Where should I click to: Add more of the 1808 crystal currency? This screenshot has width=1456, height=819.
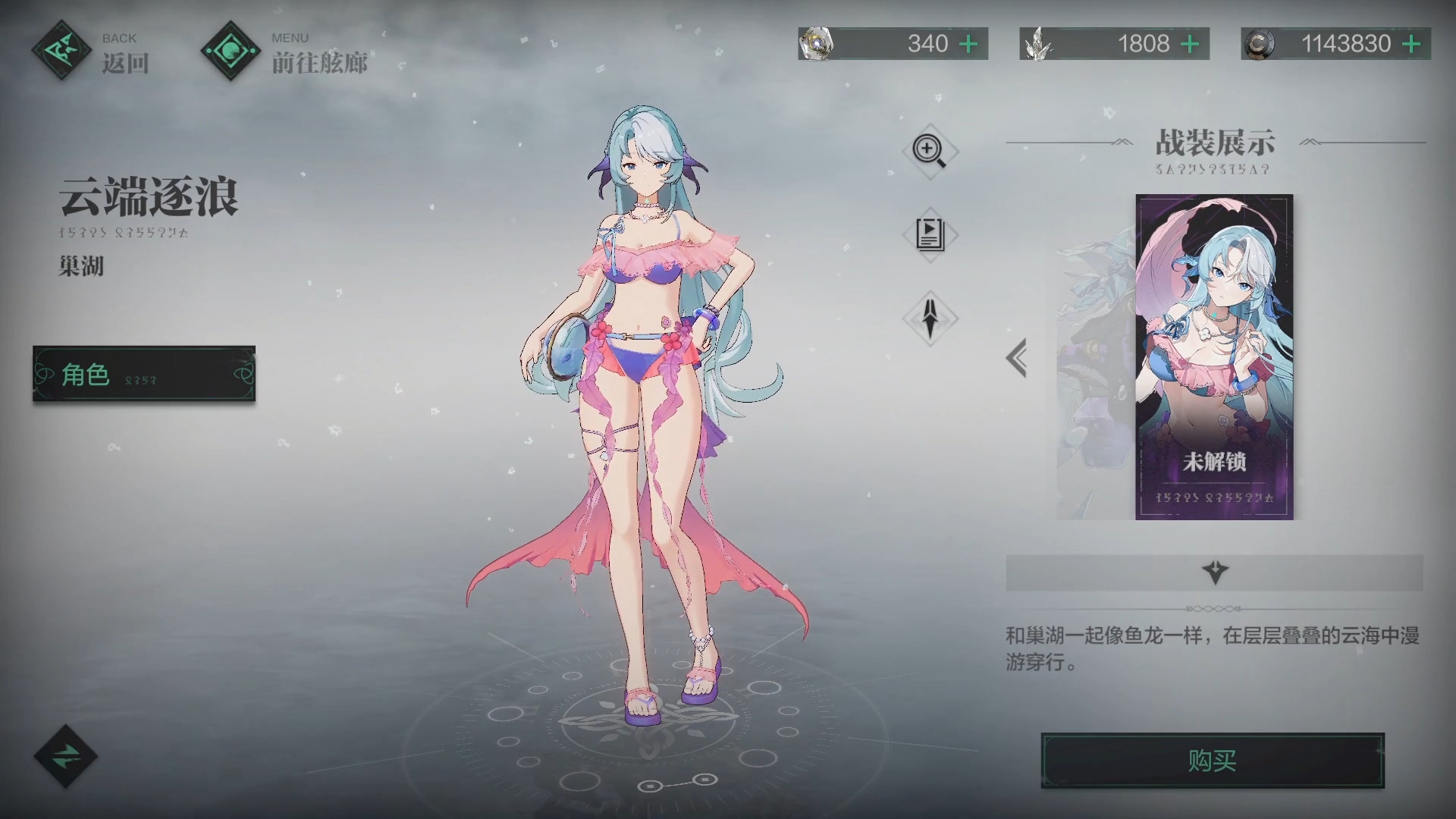[x=1190, y=44]
